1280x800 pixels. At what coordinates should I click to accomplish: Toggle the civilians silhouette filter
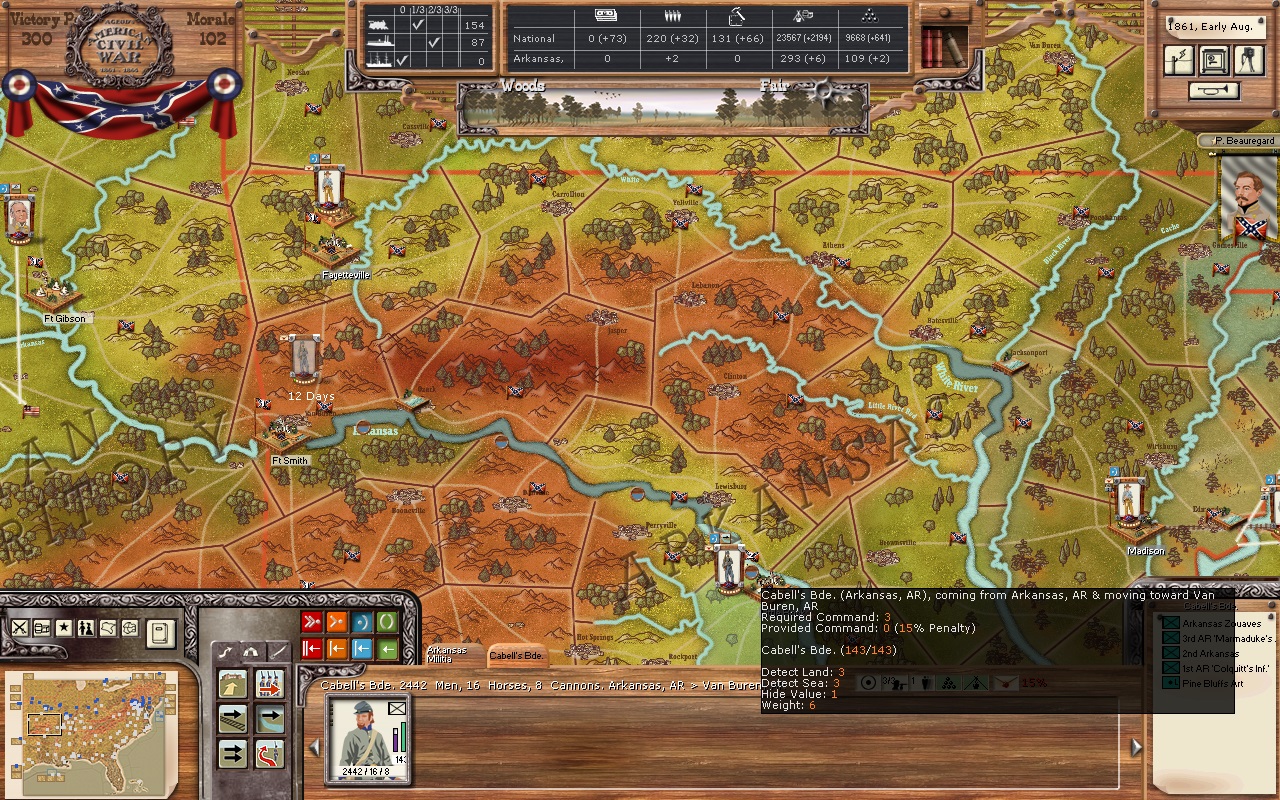[x=86, y=628]
